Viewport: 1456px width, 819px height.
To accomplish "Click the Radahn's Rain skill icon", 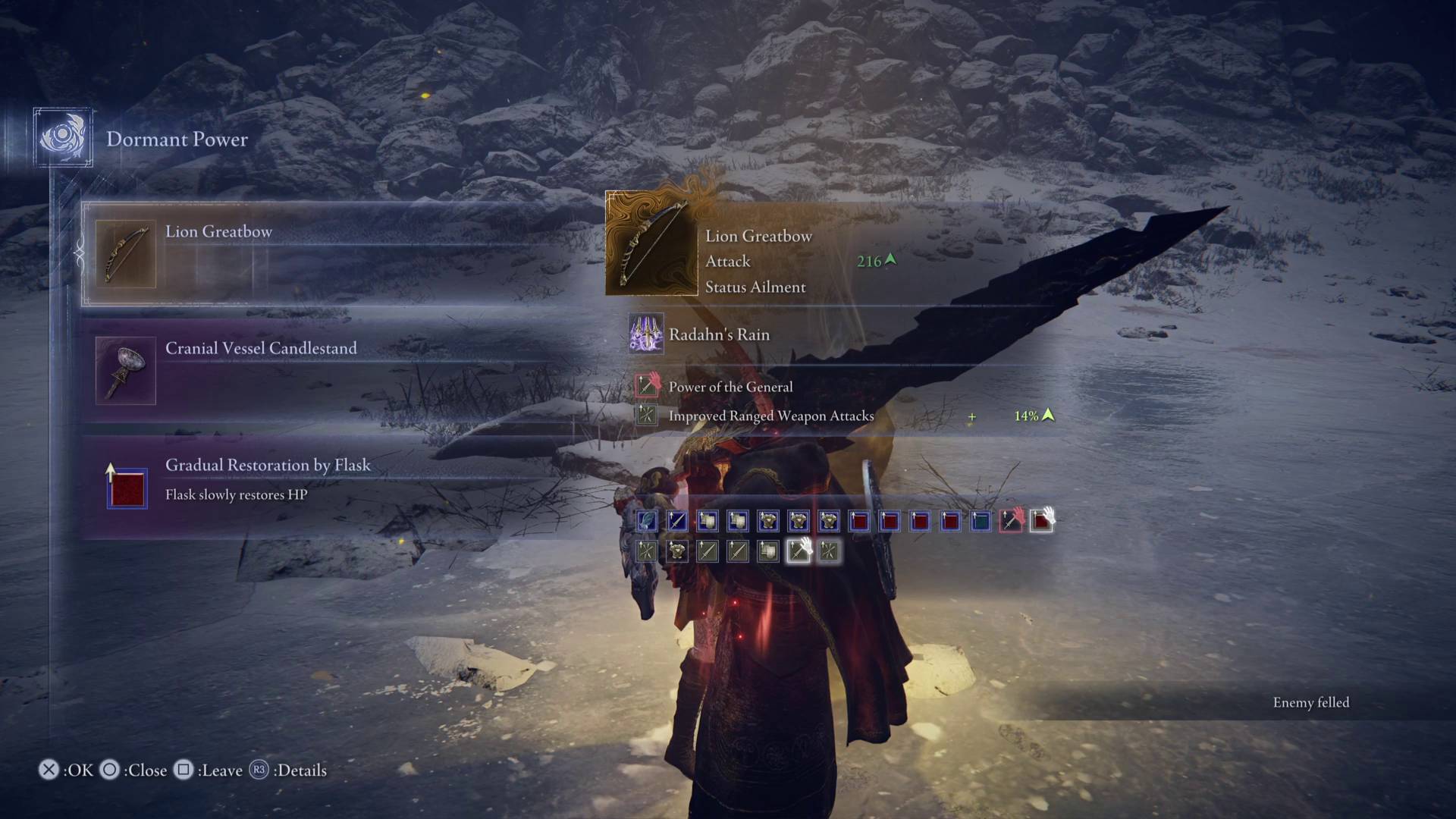I will pos(646,334).
